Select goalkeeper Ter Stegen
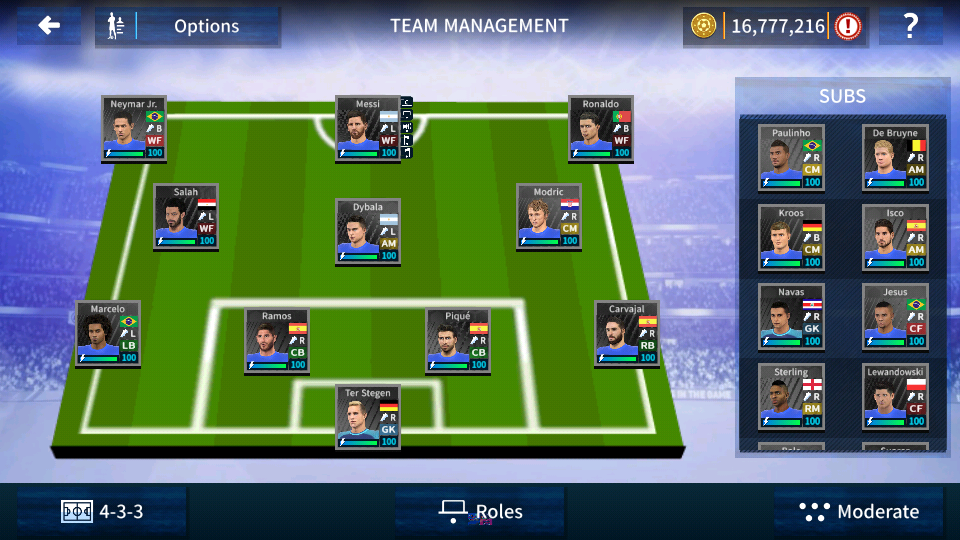Image resolution: width=960 pixels, height=540 pixels. [x=368, y=417]
